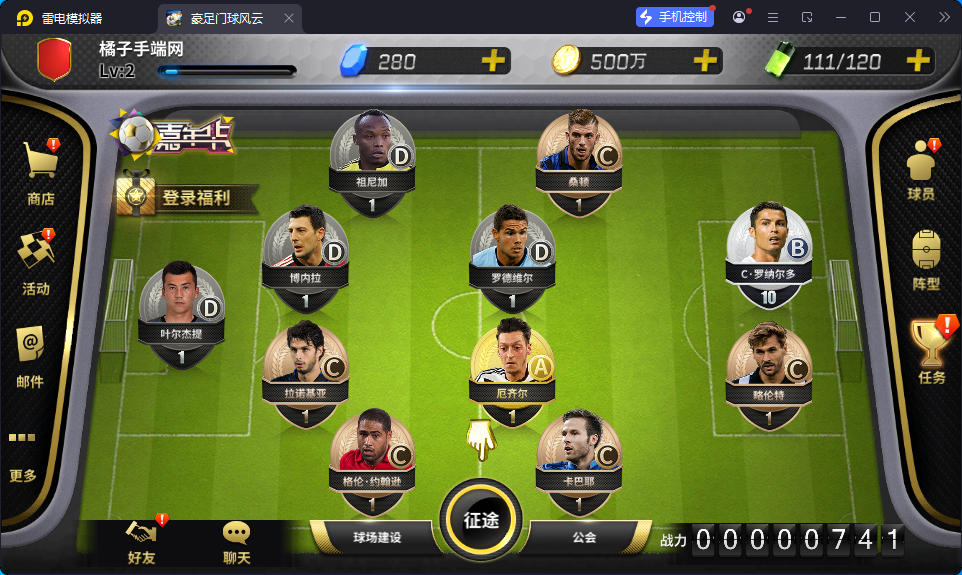This screenshot has height=575, width=962.
Task: Open the 活动 events menu
Action: tap(37, 260)
